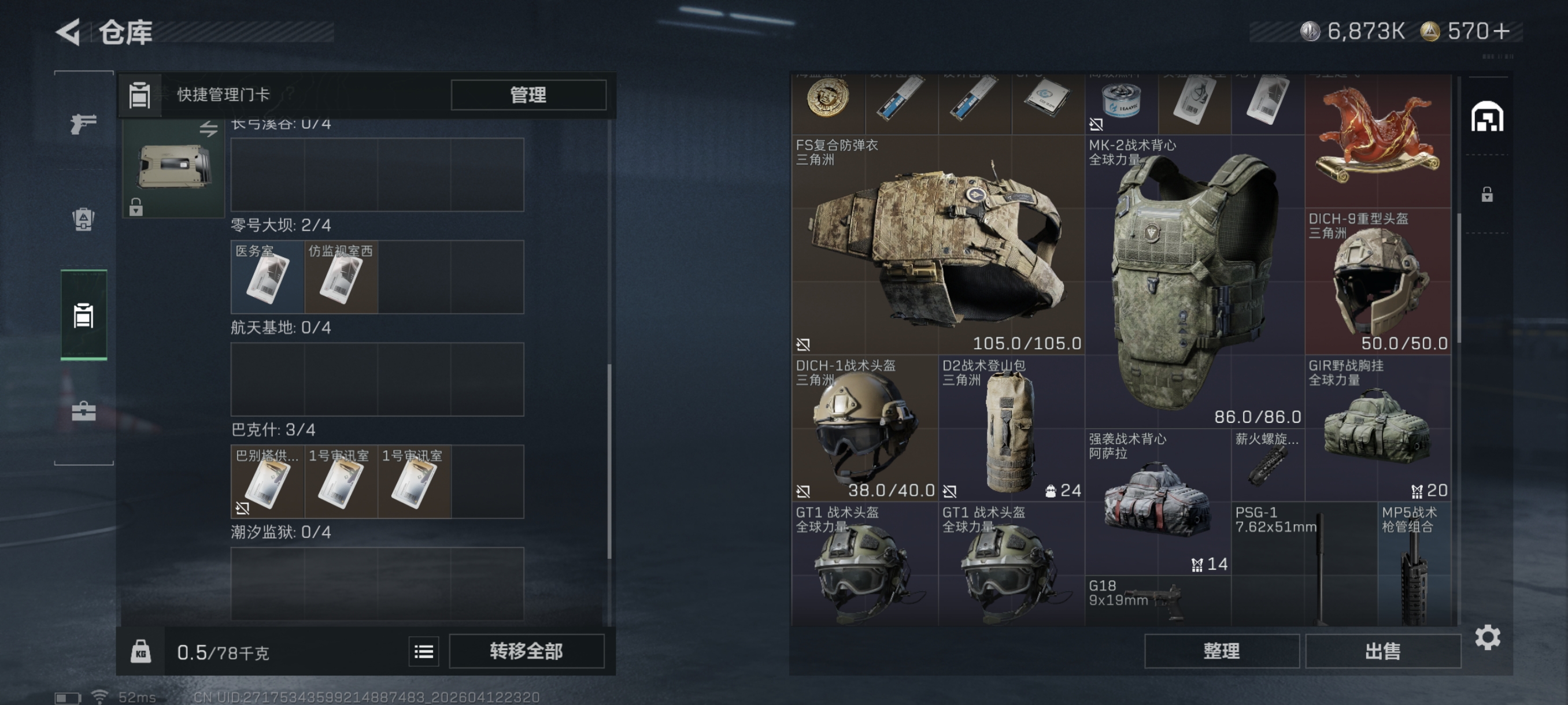Select the GIR野战胸挂 chest rig
This screenshot has width=1568, height=705.
pos(1377,429)
